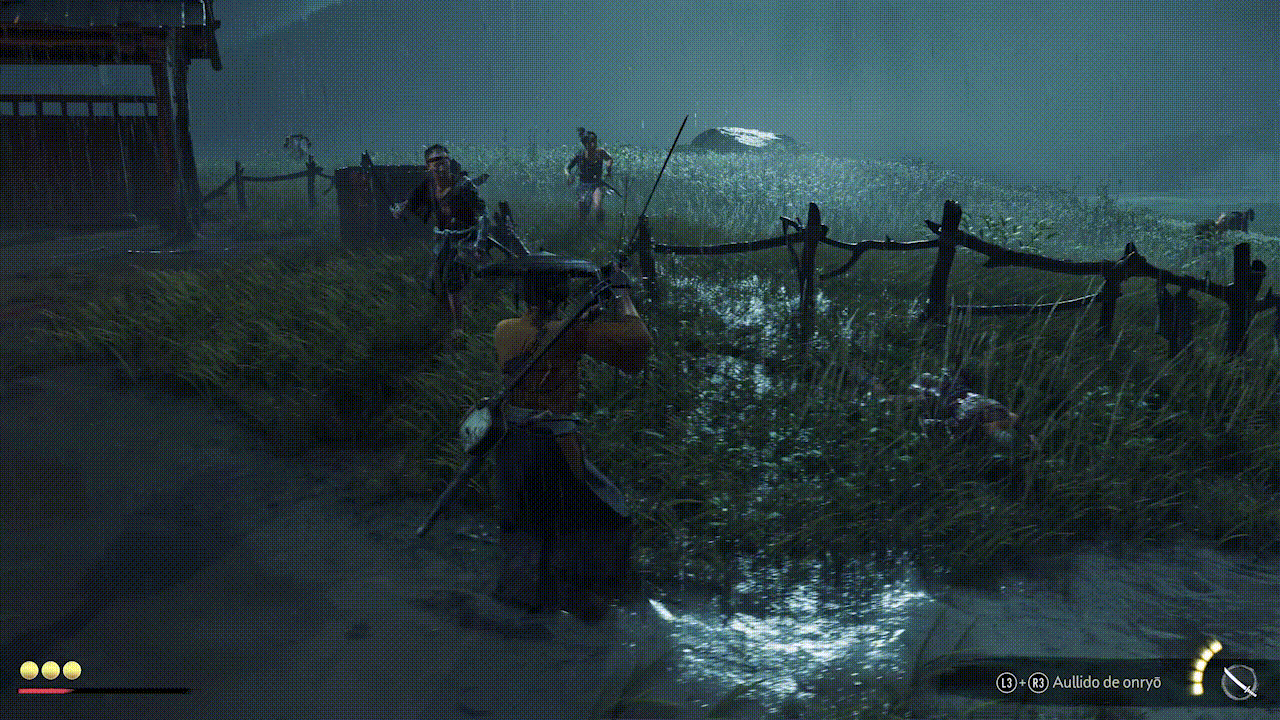
Task: Select the L3 button icon in the prompt
Action: coord(1006,682)
